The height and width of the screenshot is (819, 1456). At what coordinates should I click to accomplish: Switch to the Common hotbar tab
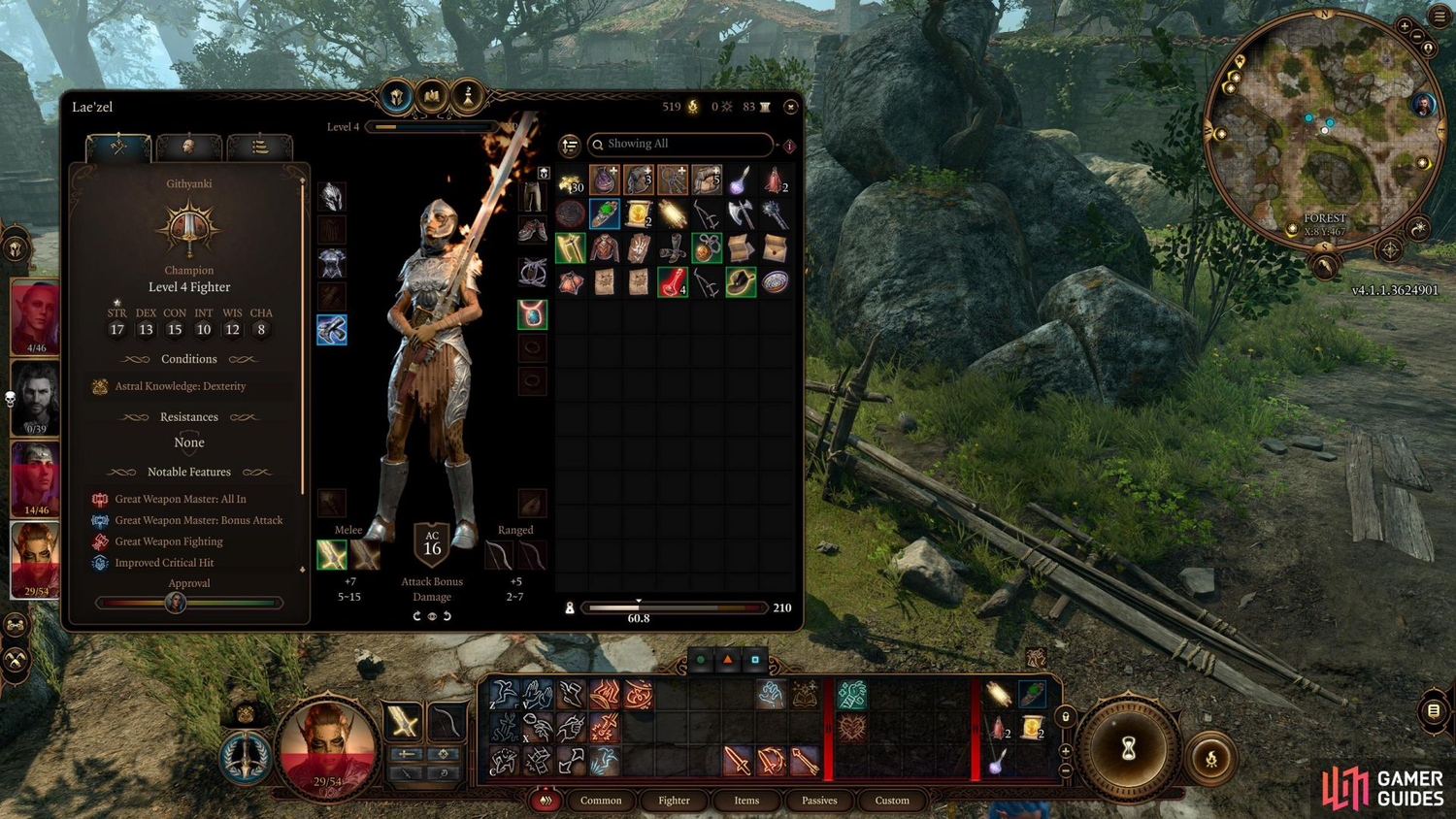pos(601,801)
